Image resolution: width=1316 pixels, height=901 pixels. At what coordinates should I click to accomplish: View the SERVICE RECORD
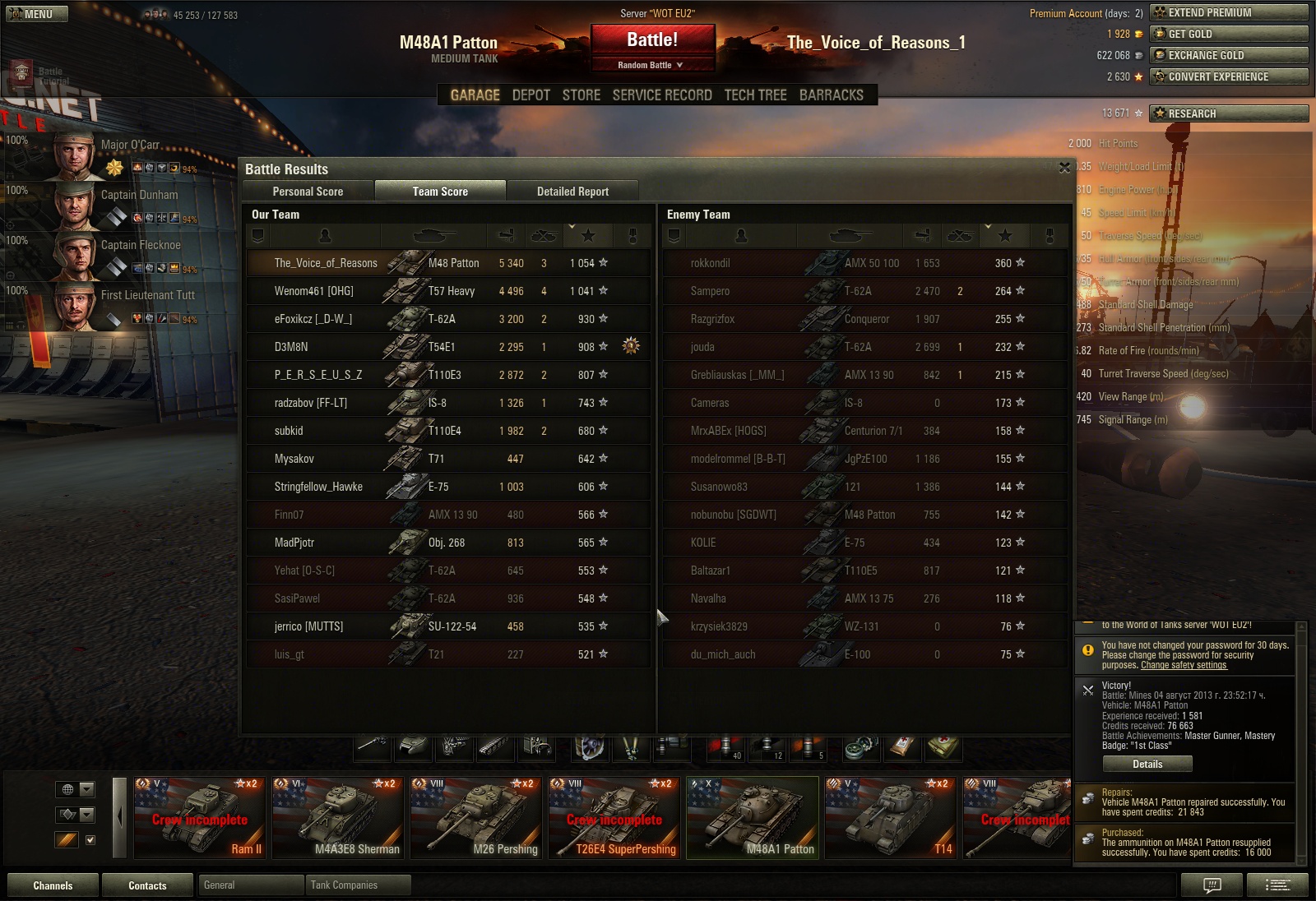662,95
